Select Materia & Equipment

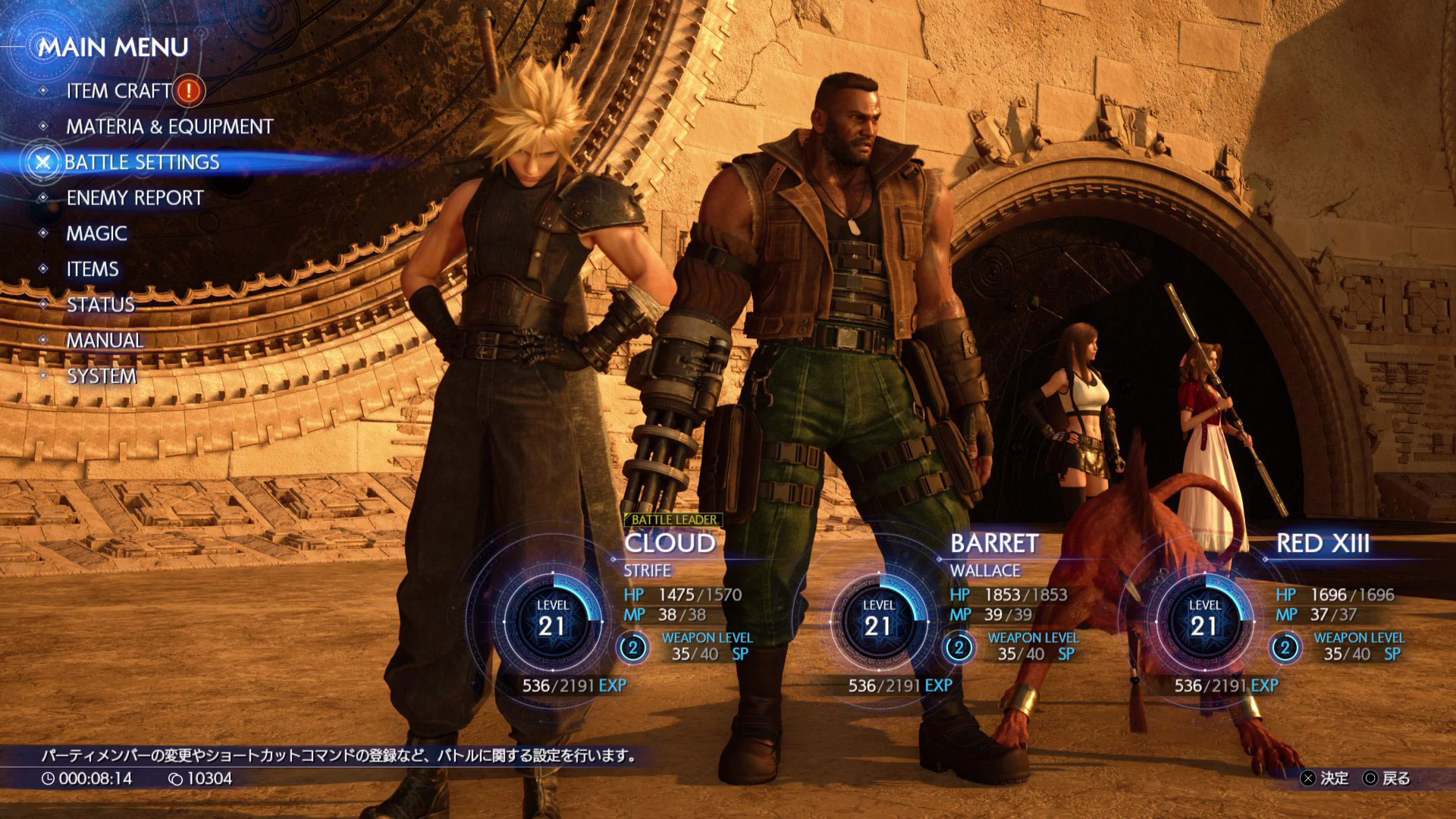point(169,127)
